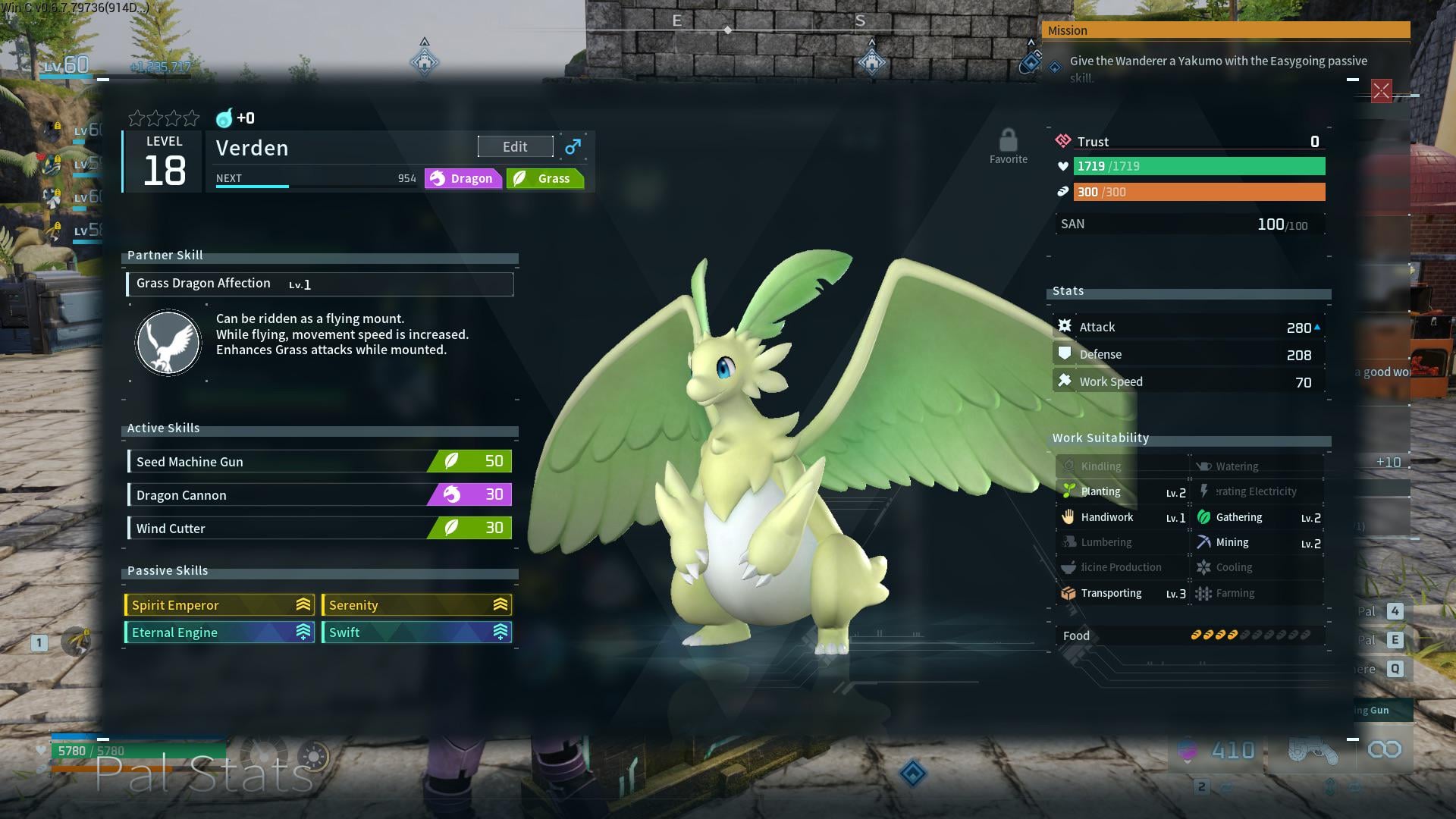Click the Dragon element tag

click(x=463, y=178)
